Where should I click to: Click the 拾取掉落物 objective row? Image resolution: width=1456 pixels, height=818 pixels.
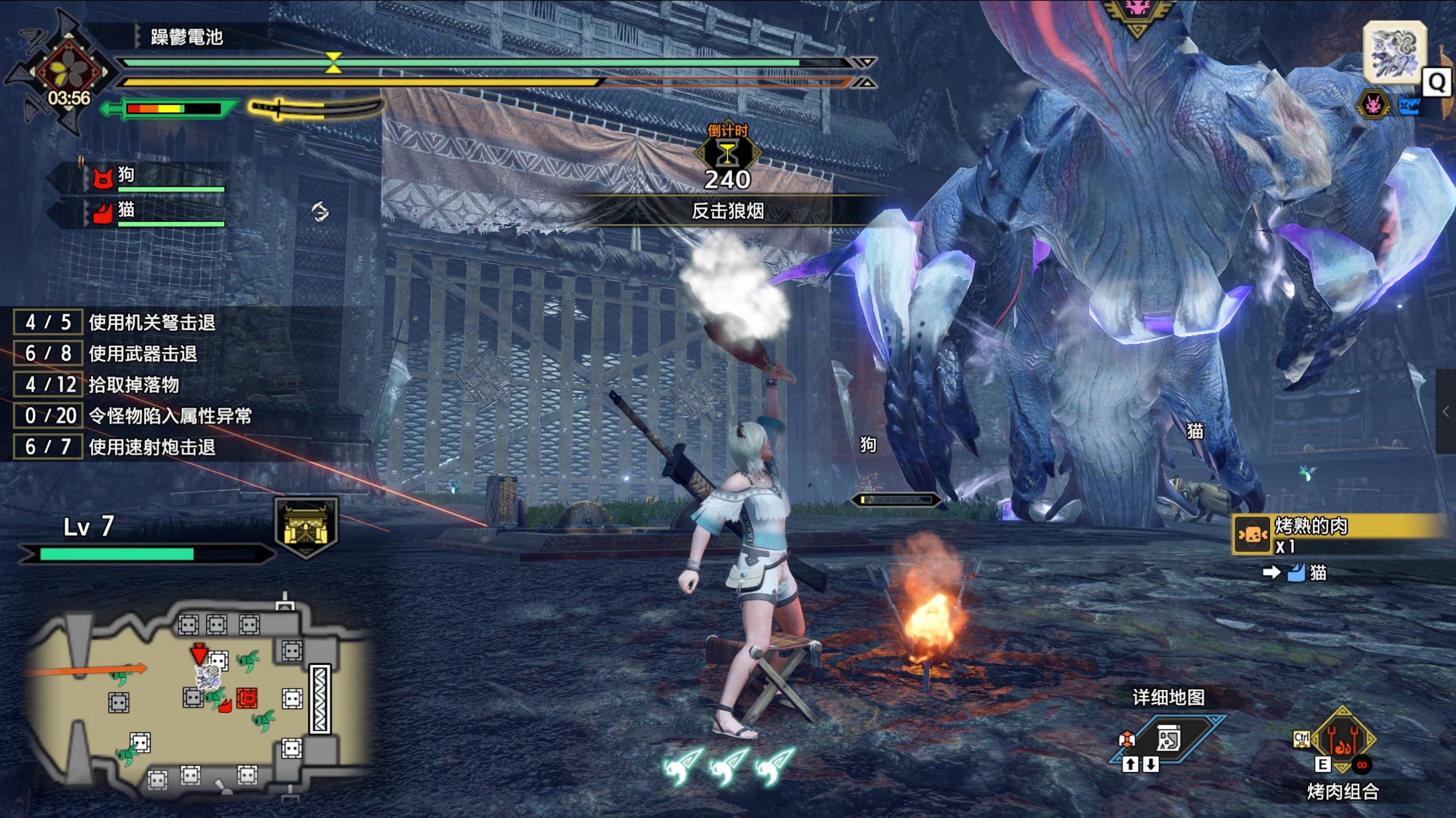click(133, 385)
